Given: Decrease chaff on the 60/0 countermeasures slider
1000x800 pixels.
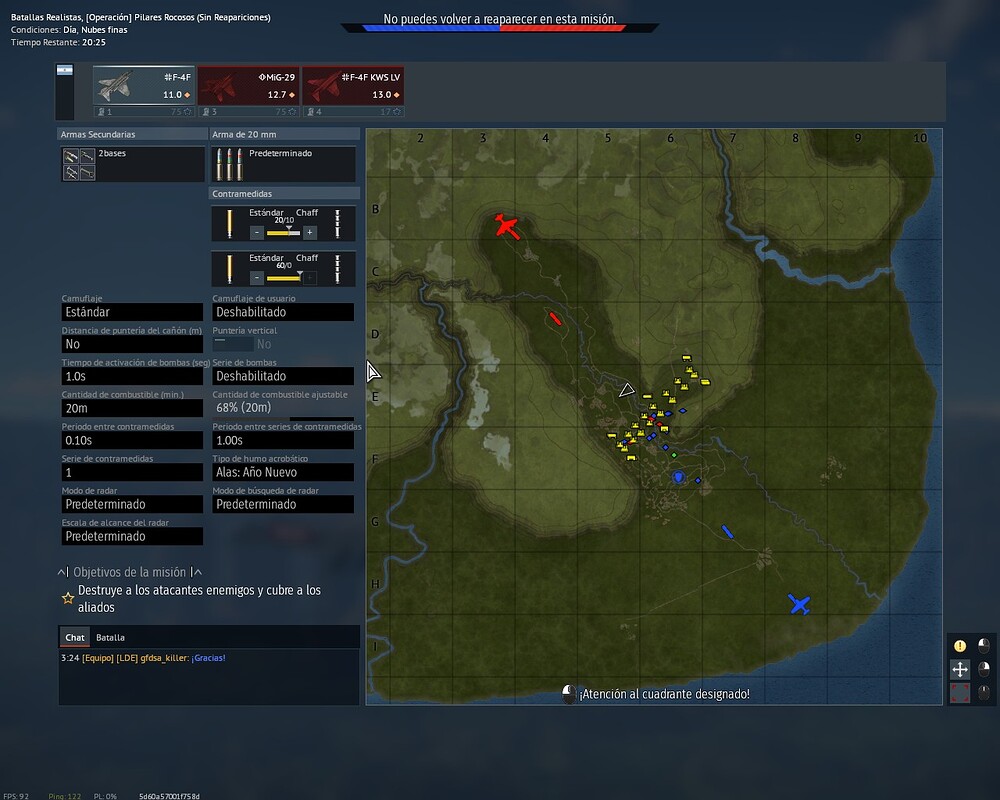Looking at the screenshot, I should [257, 277].
